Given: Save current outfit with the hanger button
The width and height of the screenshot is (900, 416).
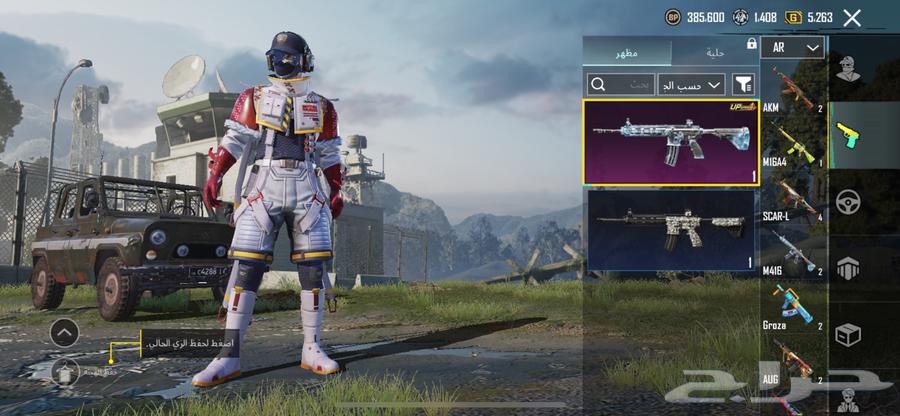Looking at the screenshot, I should point(64,371).
